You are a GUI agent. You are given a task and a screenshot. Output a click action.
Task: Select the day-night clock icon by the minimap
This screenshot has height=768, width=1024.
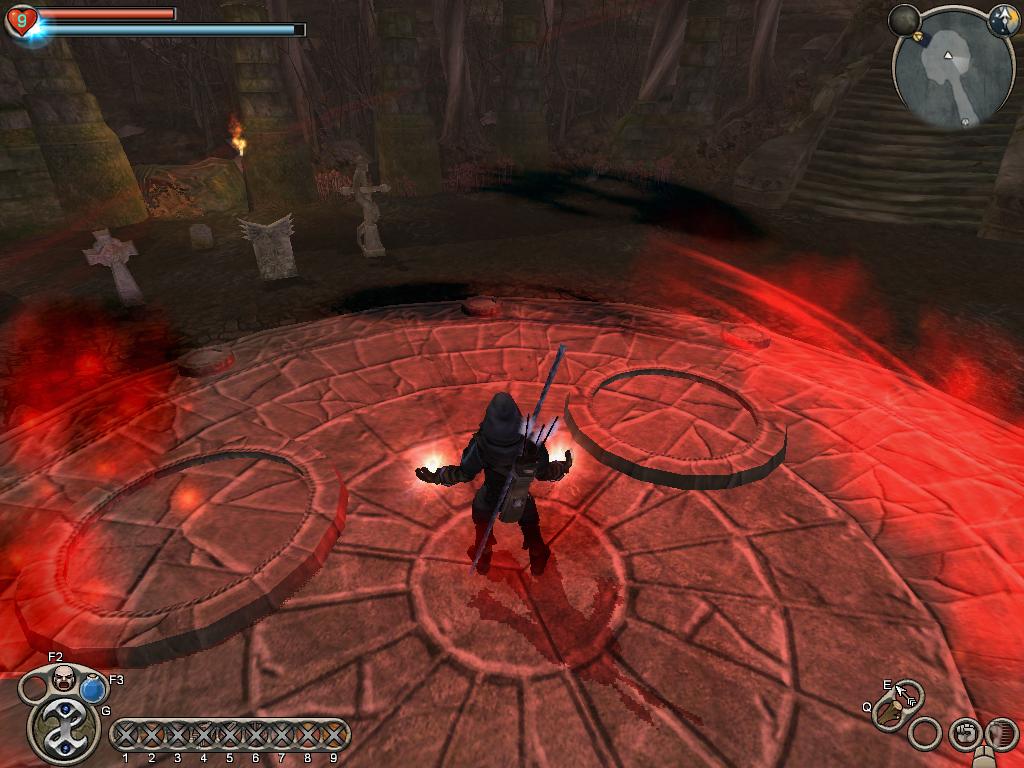click(x=1003, y=20)
